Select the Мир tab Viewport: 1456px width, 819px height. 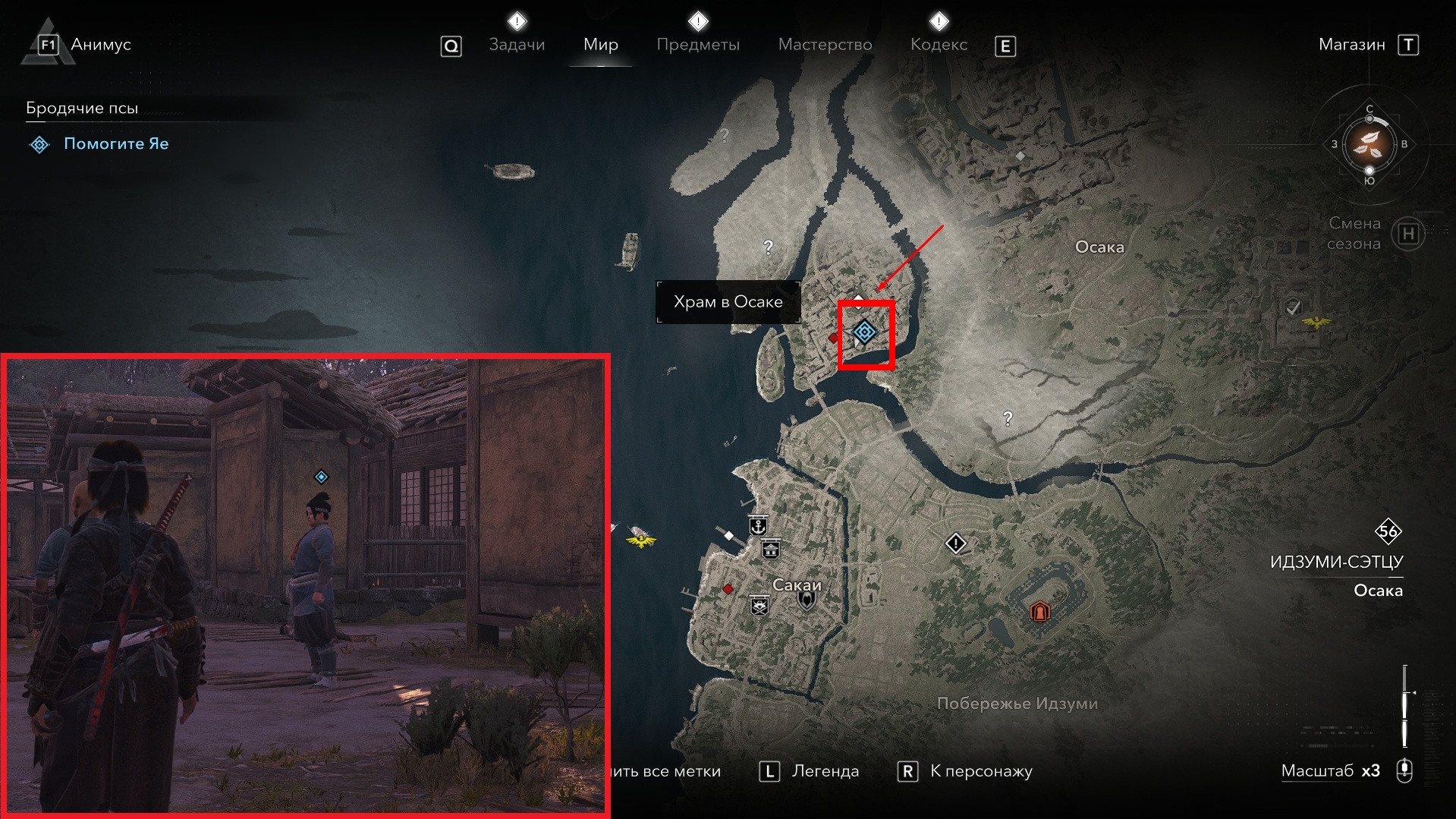point(600,44)
